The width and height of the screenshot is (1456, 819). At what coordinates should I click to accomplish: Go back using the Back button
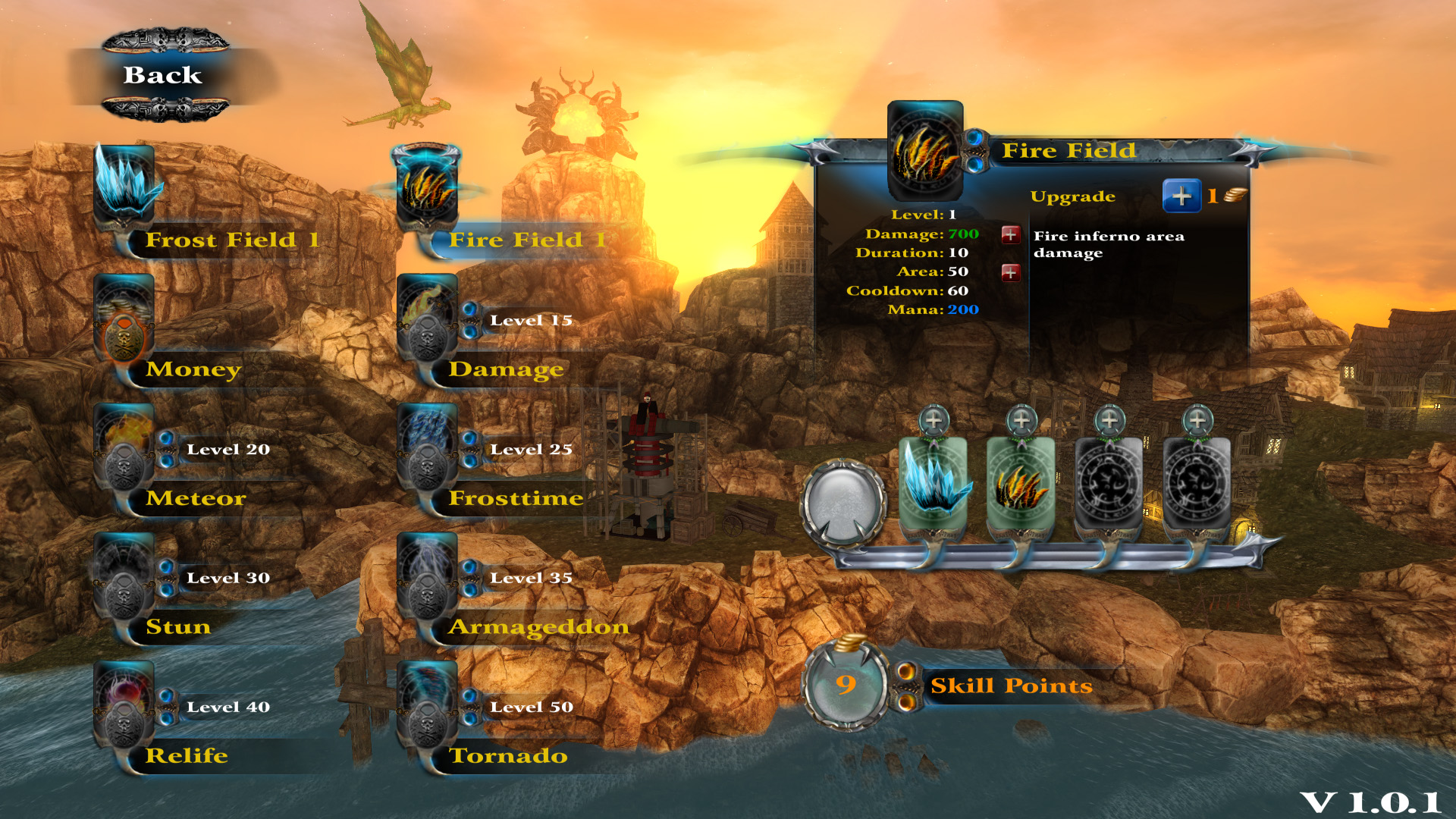click(x=163, y=75)
